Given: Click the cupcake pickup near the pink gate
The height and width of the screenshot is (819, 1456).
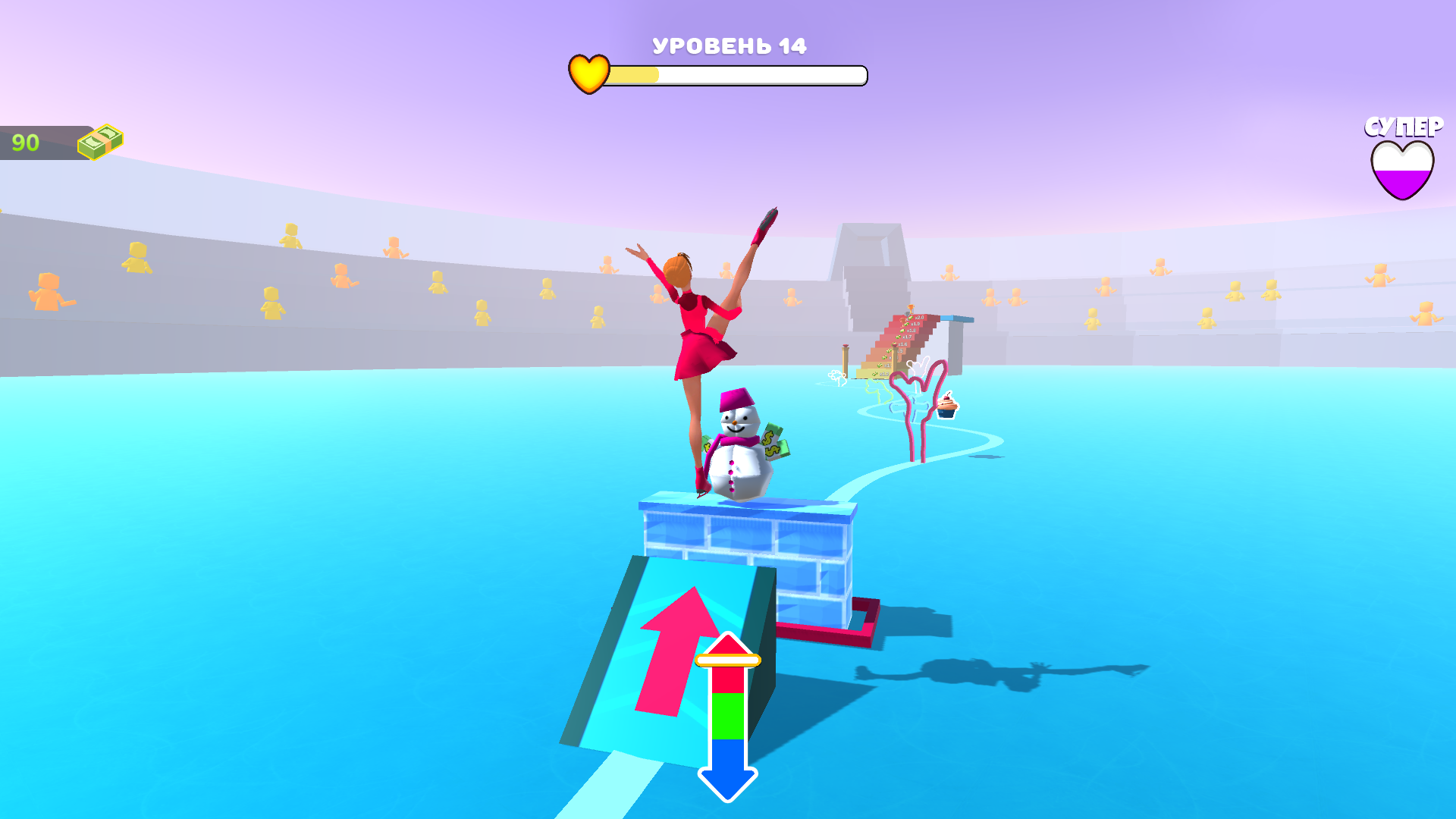Looking at the screenshot, I should pos(946,407).
